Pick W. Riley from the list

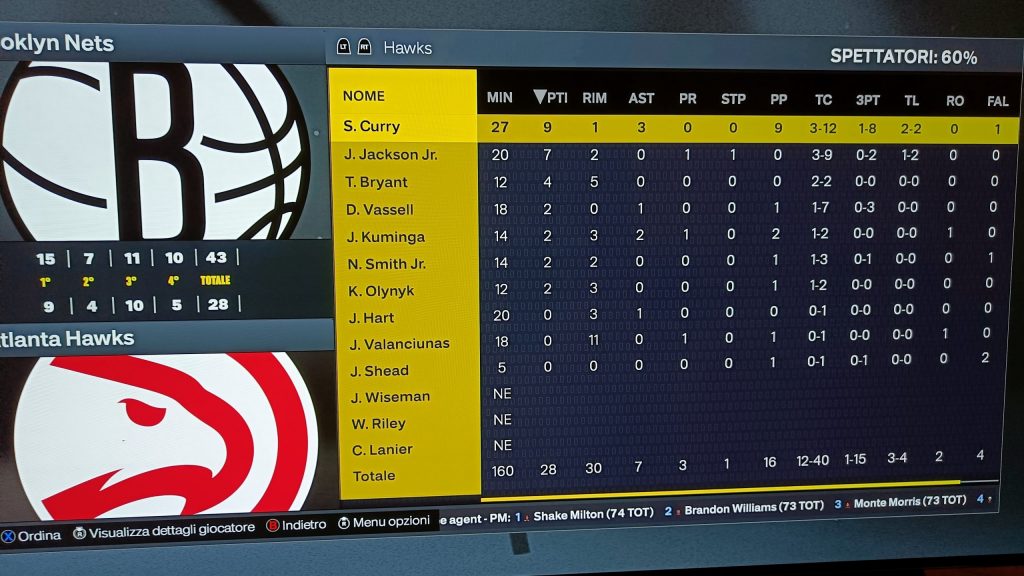pyautogui.click(x=378, y=424)
